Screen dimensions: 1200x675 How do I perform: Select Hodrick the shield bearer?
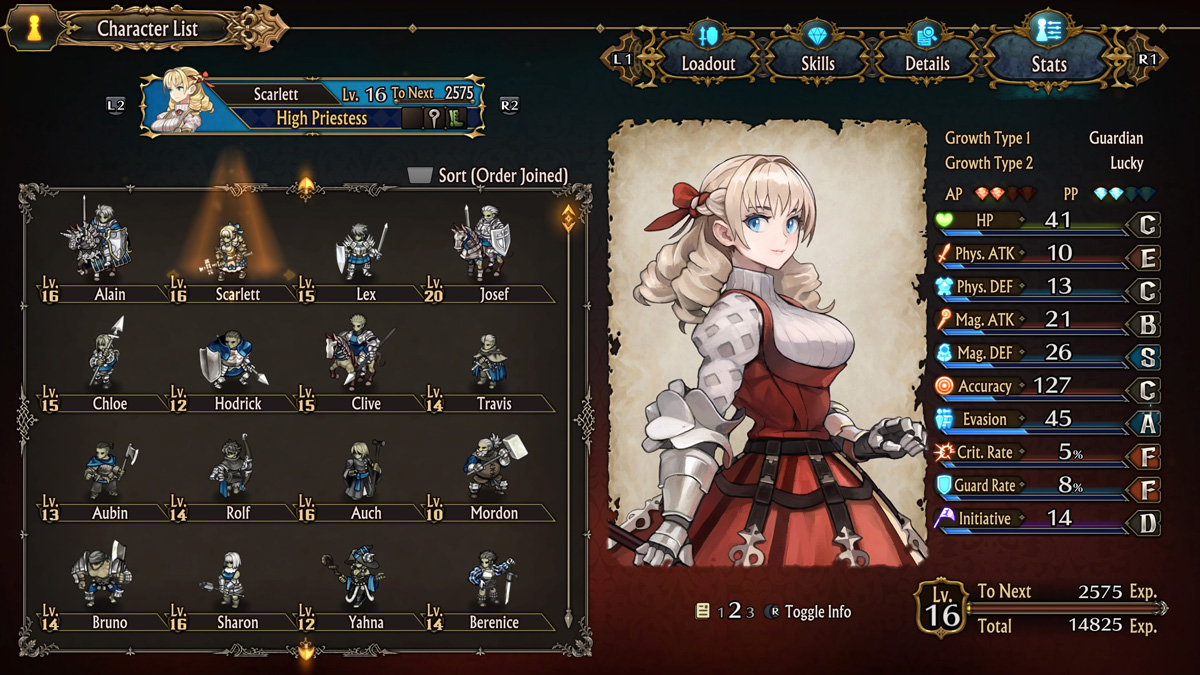pyautogui.click(x=234, y=360)
